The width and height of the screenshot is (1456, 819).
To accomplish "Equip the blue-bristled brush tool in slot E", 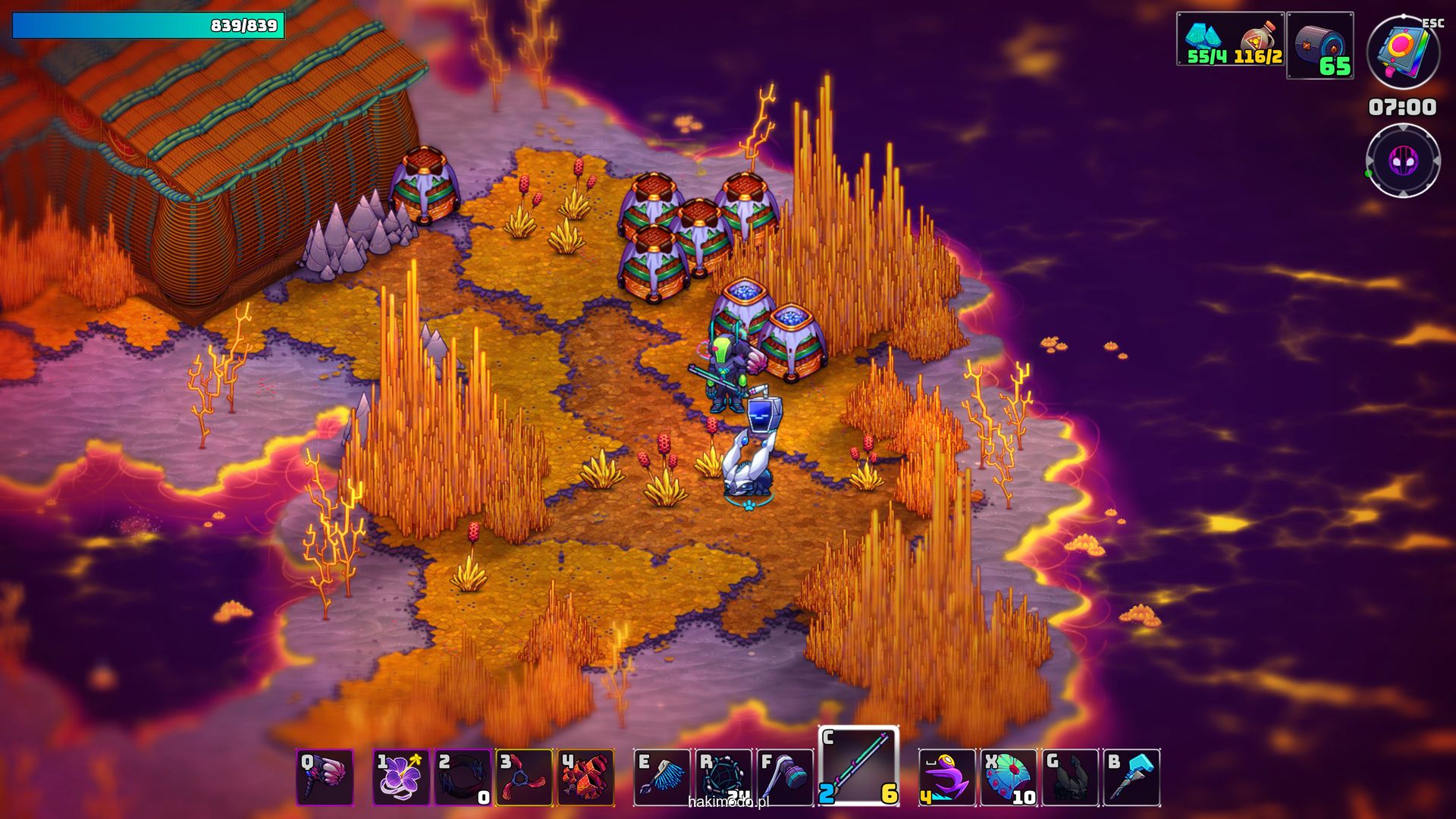I will click(662, 777).
